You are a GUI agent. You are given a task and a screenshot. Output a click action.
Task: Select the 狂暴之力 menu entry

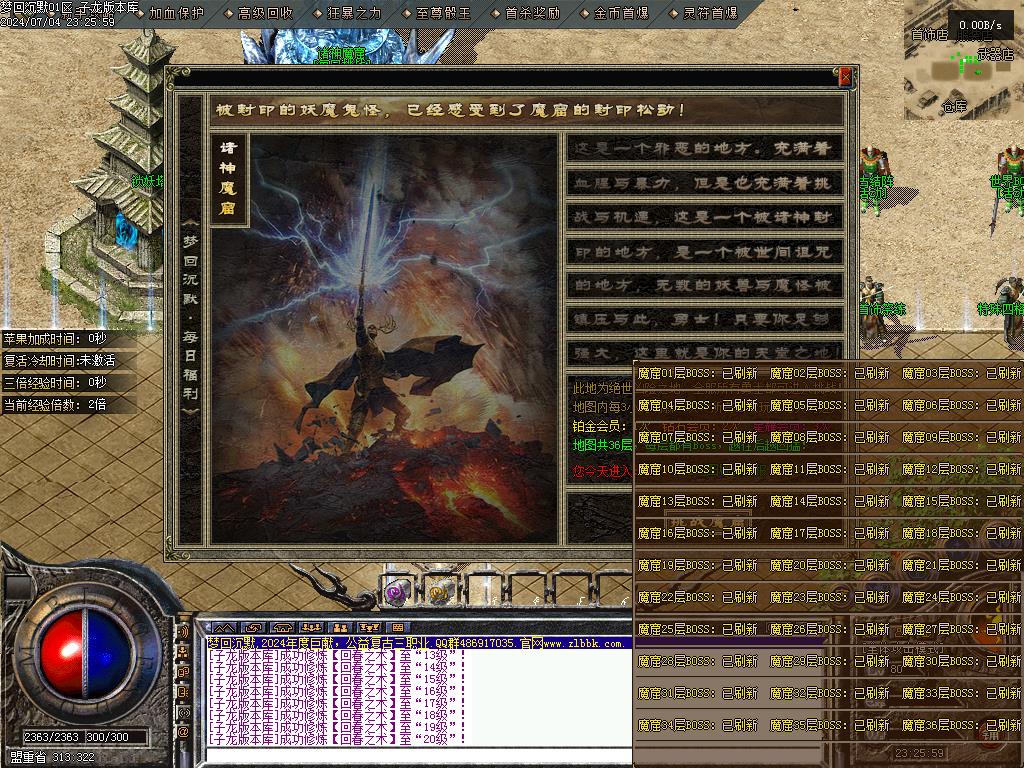pos(354,13)
